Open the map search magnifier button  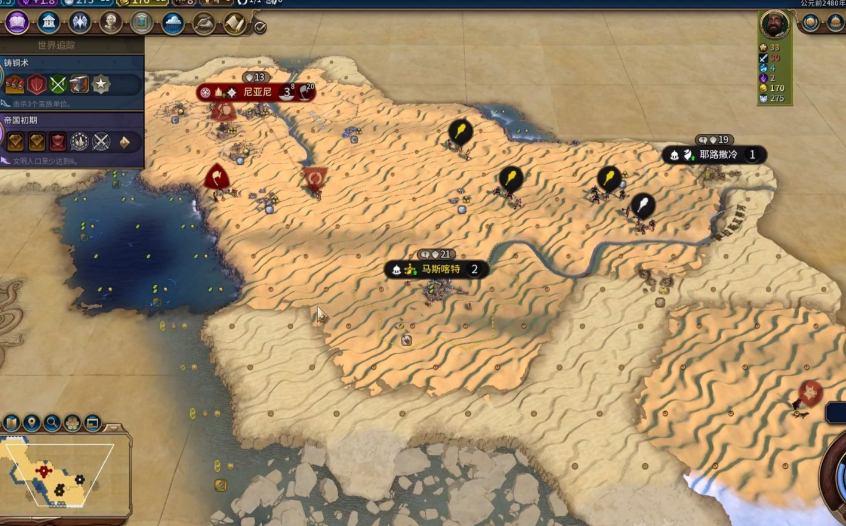(52, 423)
